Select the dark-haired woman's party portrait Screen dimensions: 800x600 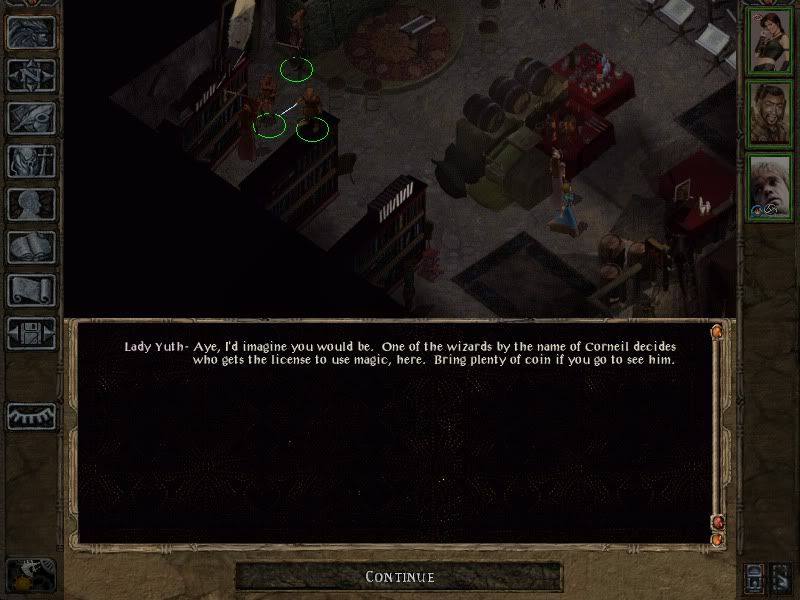770,40
